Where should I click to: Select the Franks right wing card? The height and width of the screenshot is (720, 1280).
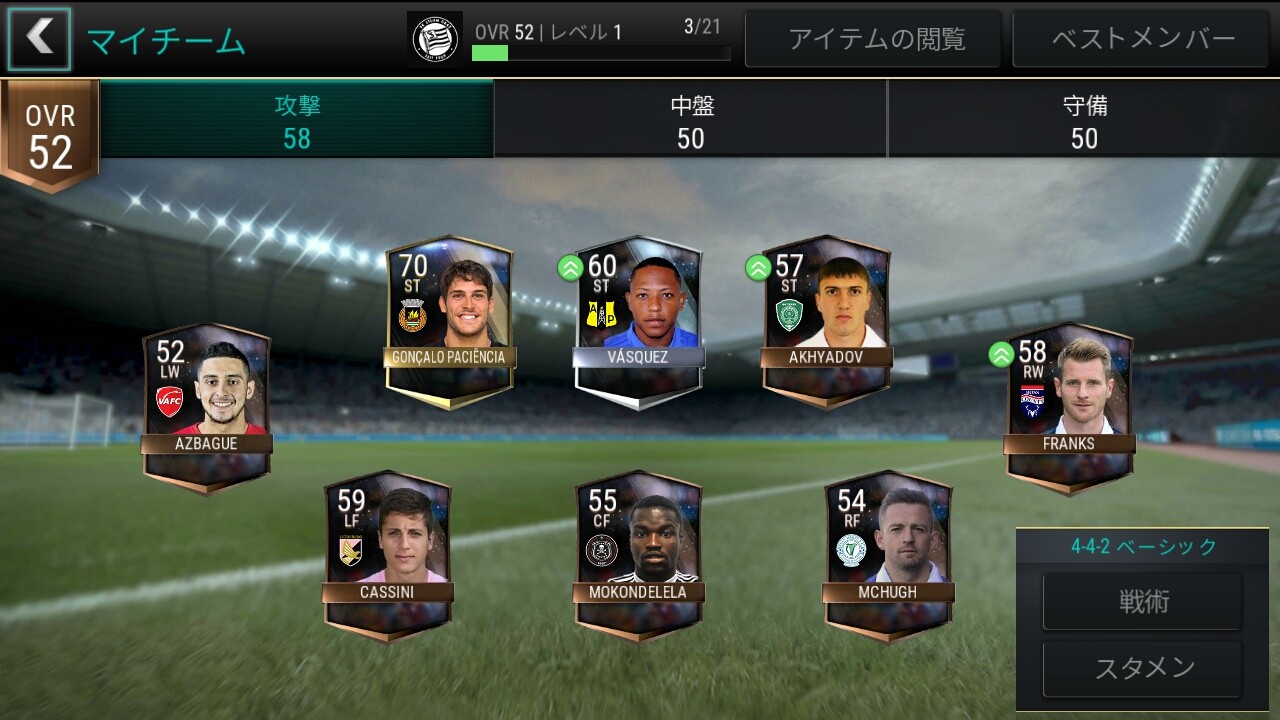coord(1069,407)
